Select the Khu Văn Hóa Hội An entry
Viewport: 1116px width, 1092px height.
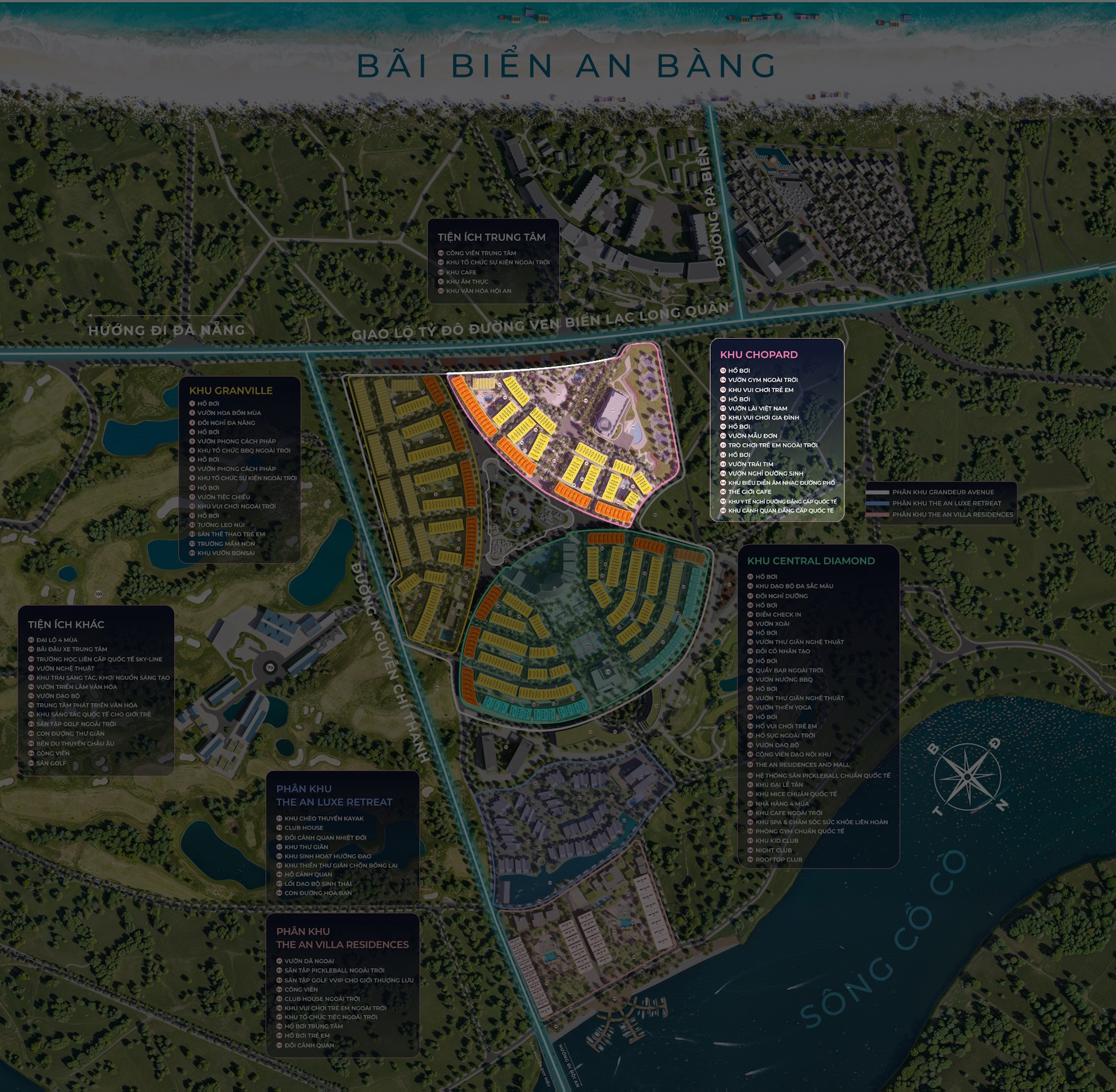[478, 291]
